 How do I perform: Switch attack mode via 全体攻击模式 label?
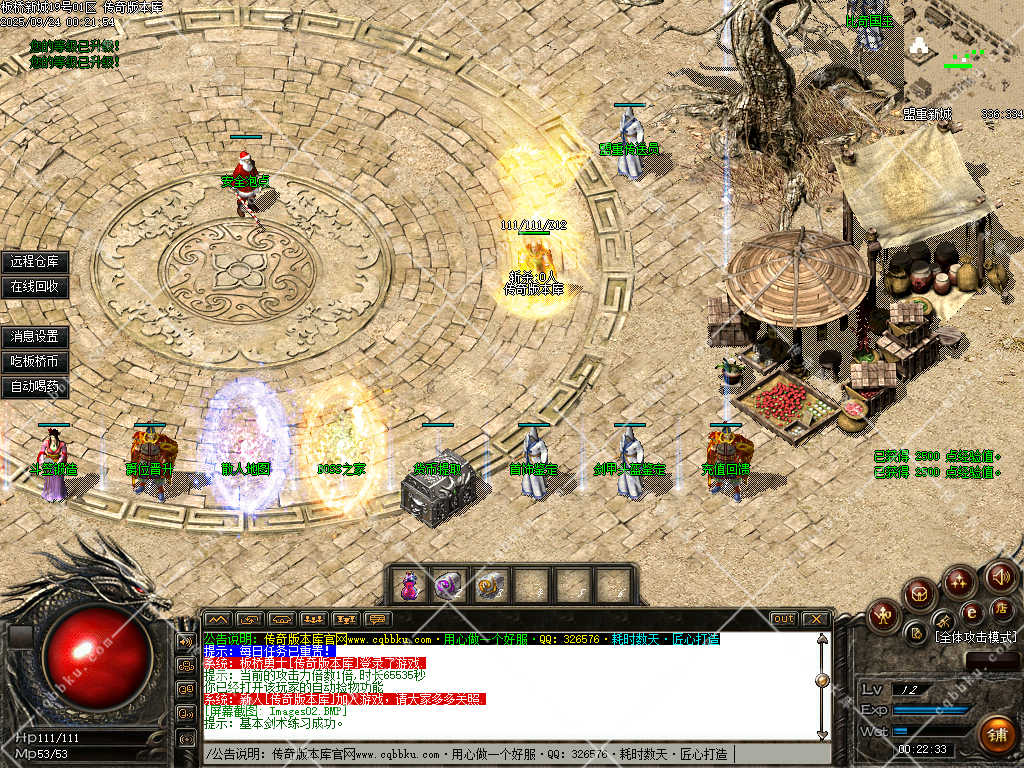click(975, 637)
